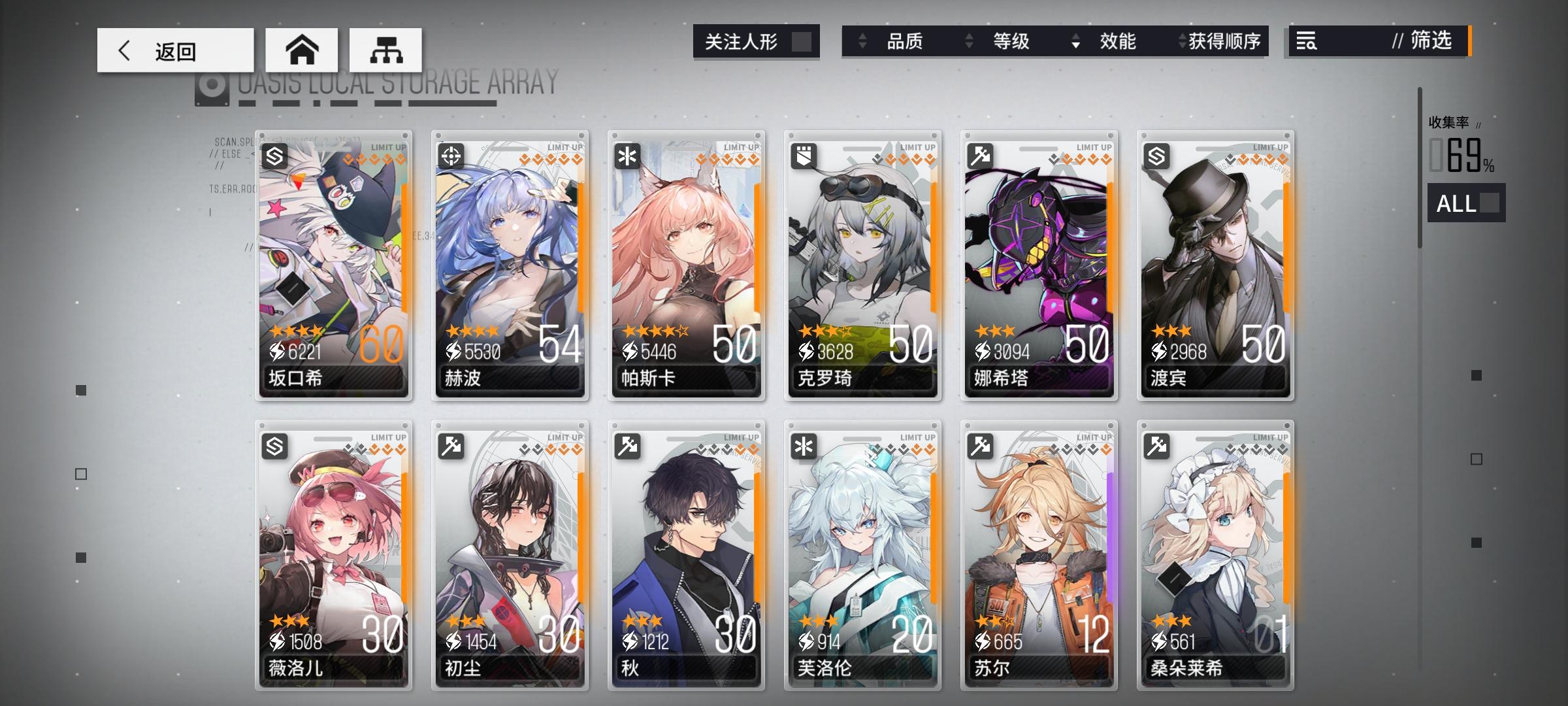Click the crosshair sniper icon on 赫波's card
The image size is (1568, 706).
click(452, 156)
